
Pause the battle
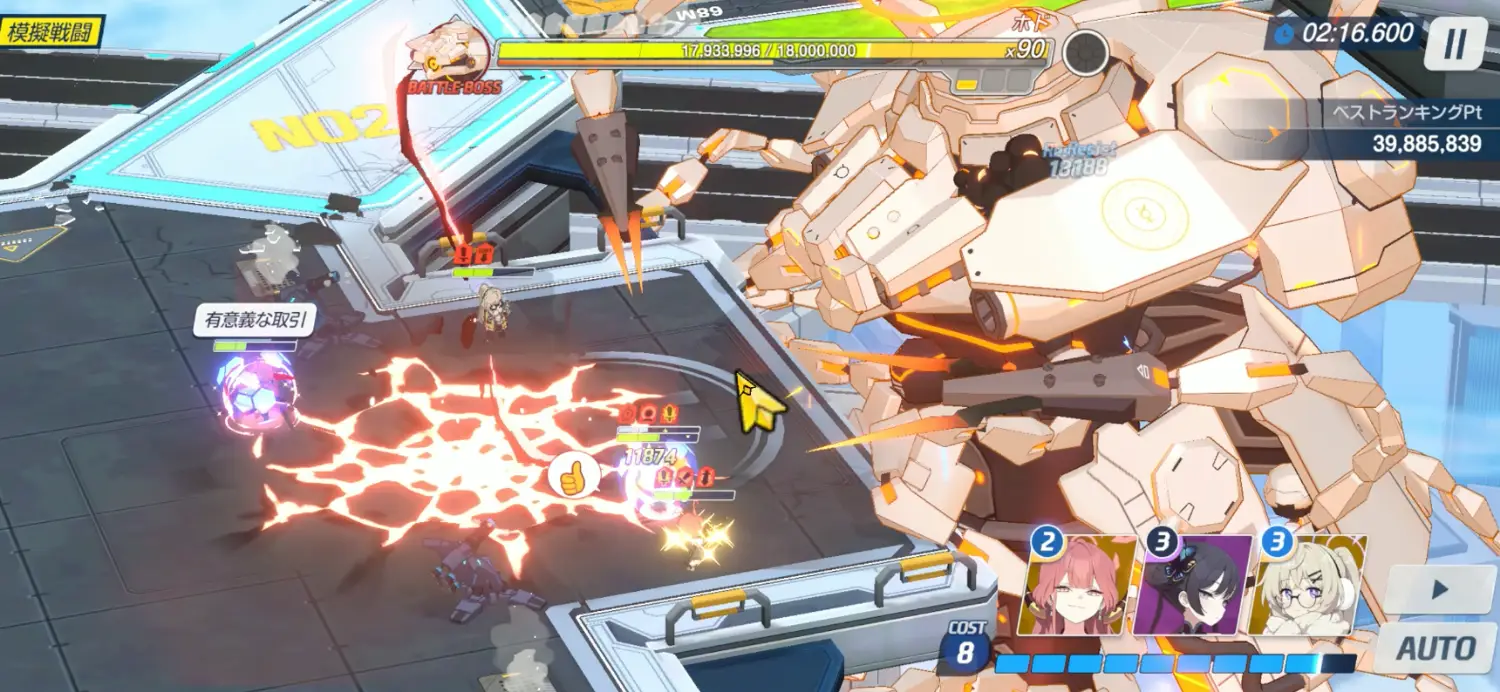click(1456, 44)
